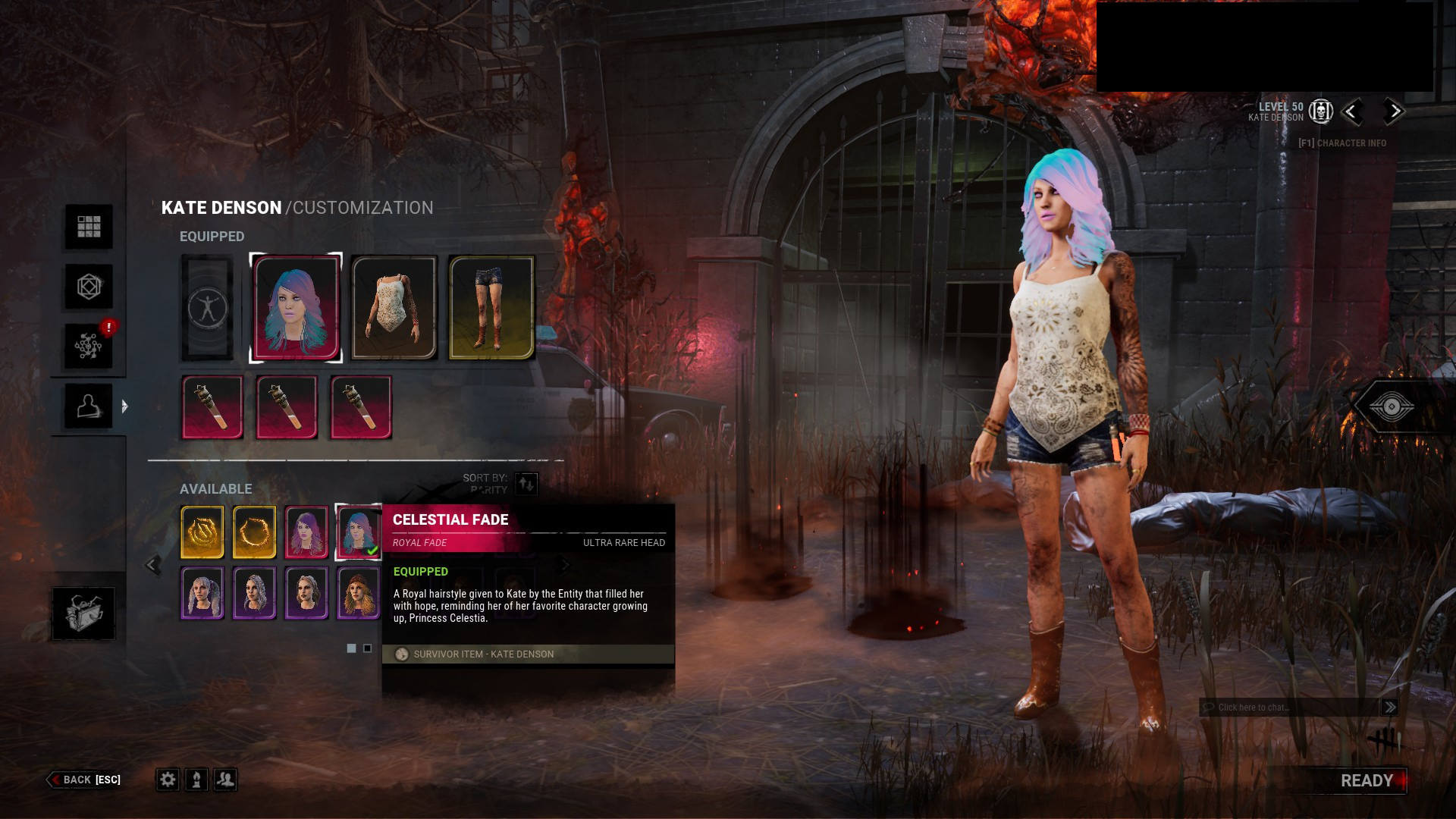Click the left arrow in the Available section
Screen dimensions: 1456x819
point(152,564)
